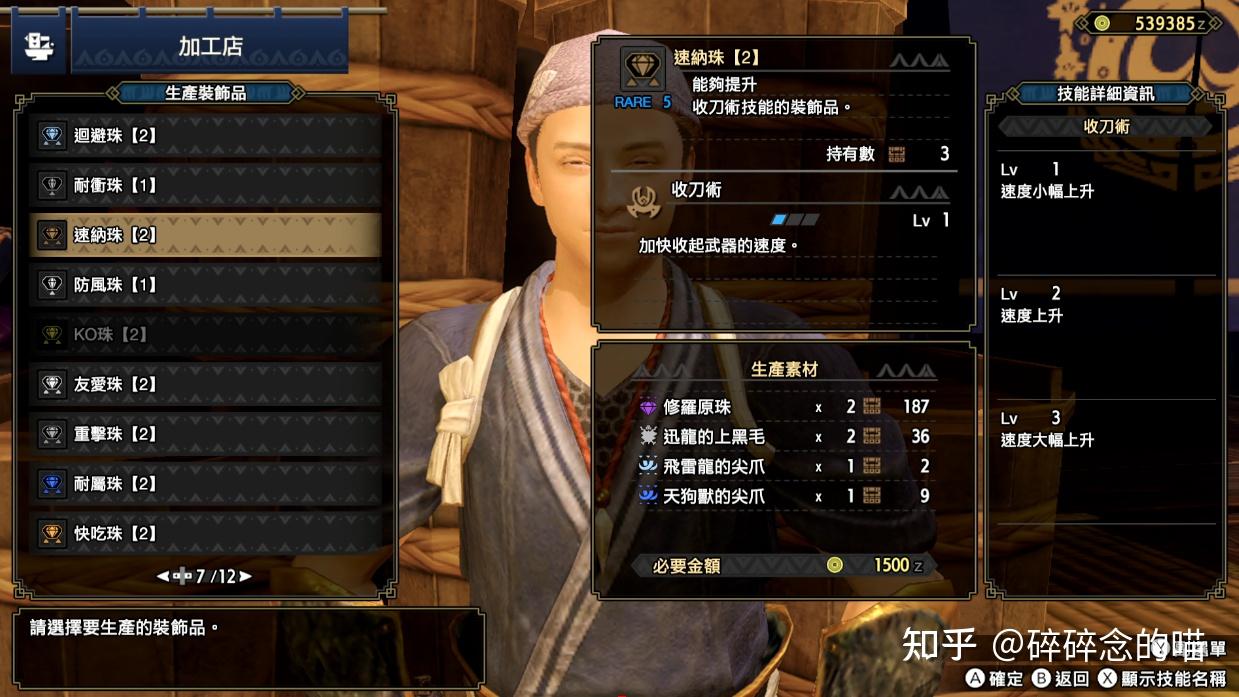1239x697 pixels.
Task: Go to previous page using left arrow
Action: 163,577
